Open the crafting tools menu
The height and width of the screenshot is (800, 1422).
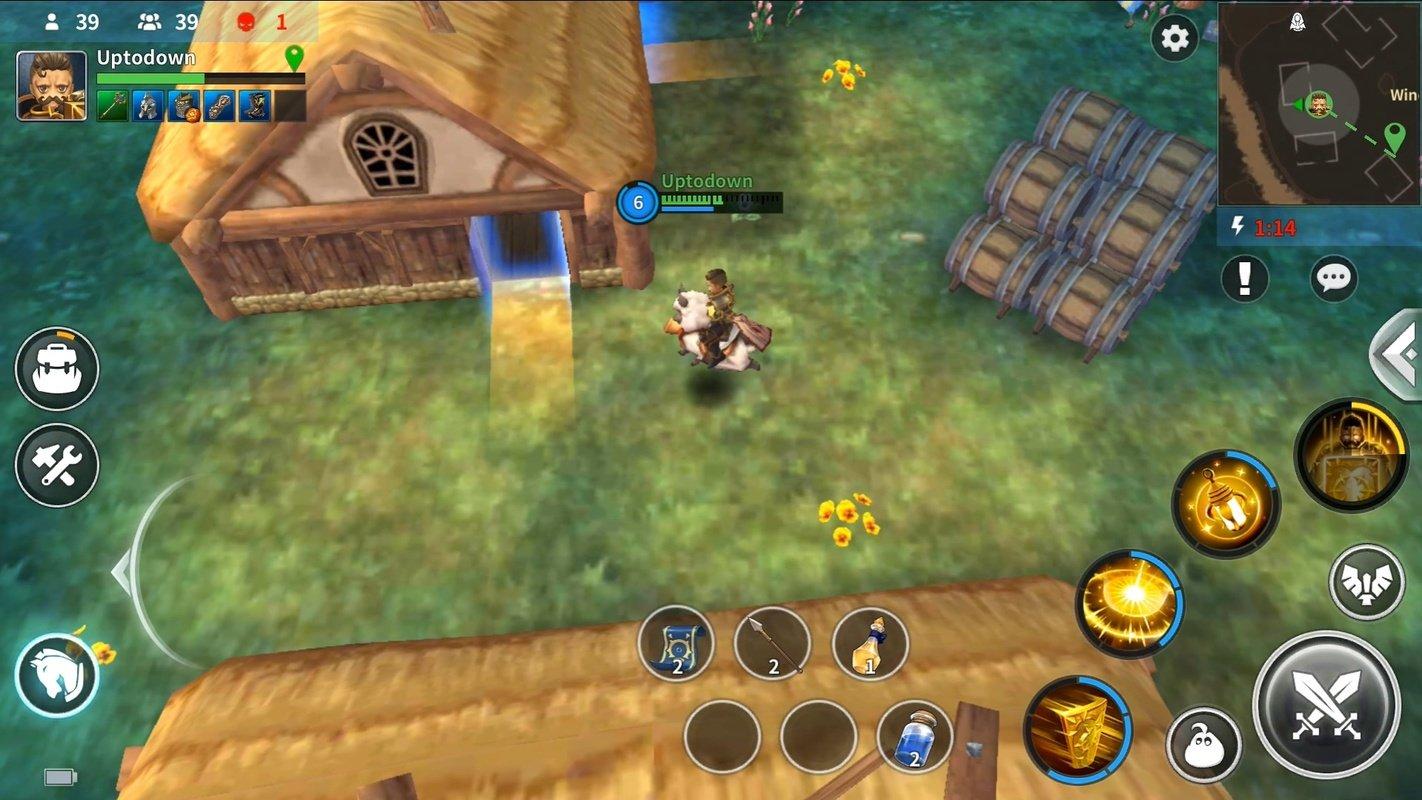click(57, 466)
